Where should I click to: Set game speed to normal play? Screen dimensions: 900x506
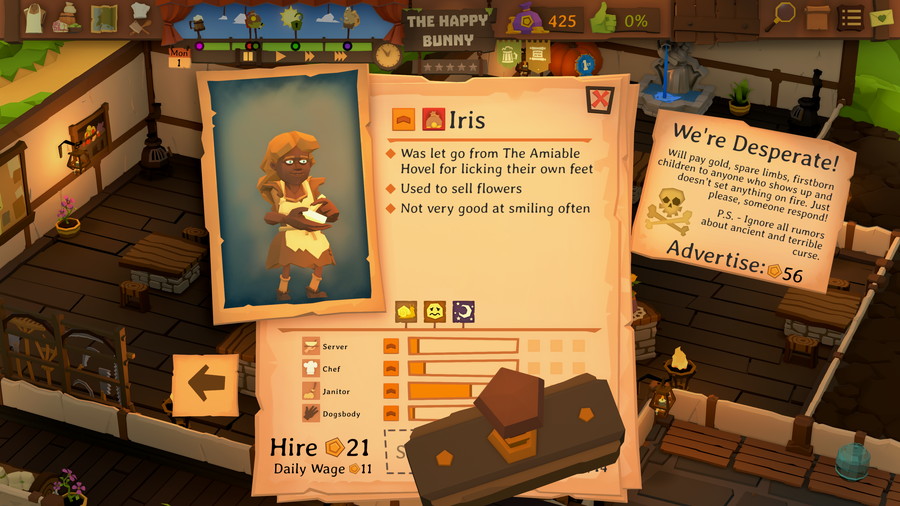[281, 57]
